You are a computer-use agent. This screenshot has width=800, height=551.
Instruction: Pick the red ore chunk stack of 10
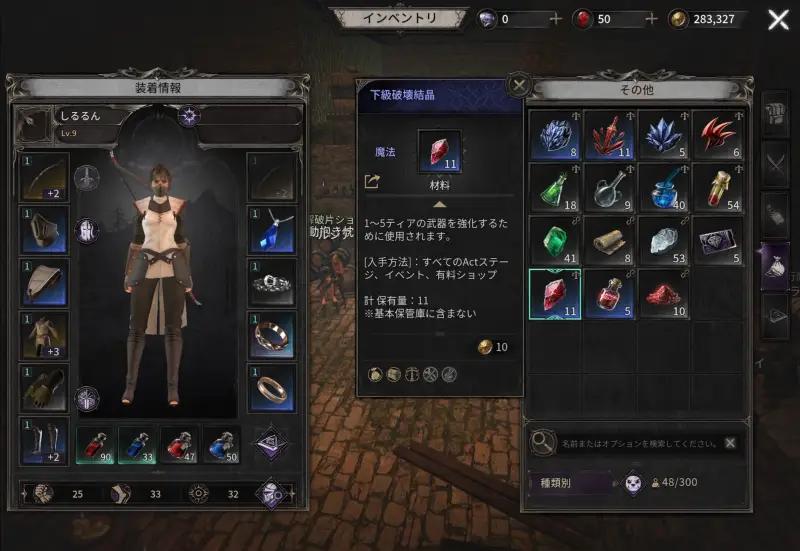[x=662, y=295]
